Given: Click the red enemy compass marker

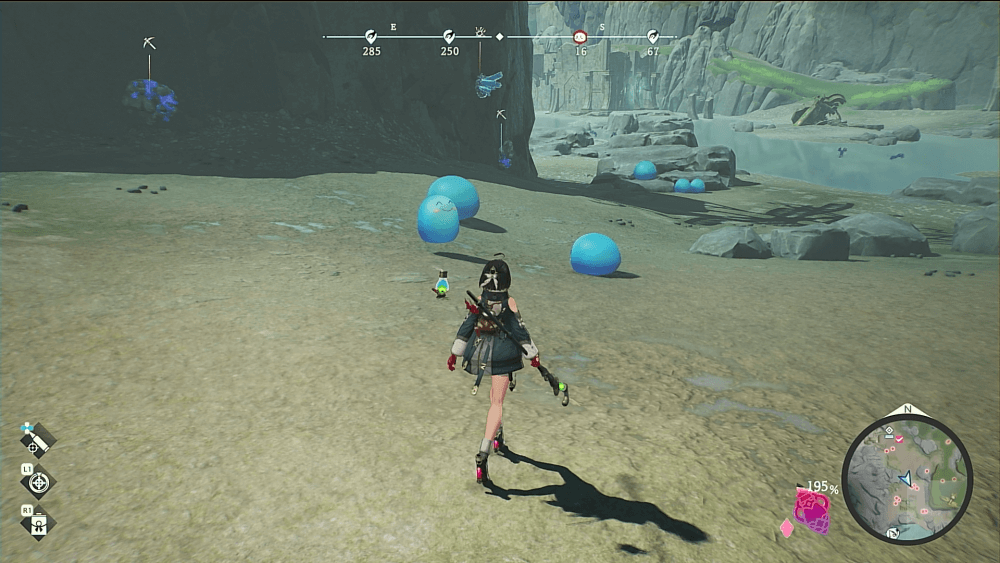Looking at the screenshot, I should pos(580,37).
